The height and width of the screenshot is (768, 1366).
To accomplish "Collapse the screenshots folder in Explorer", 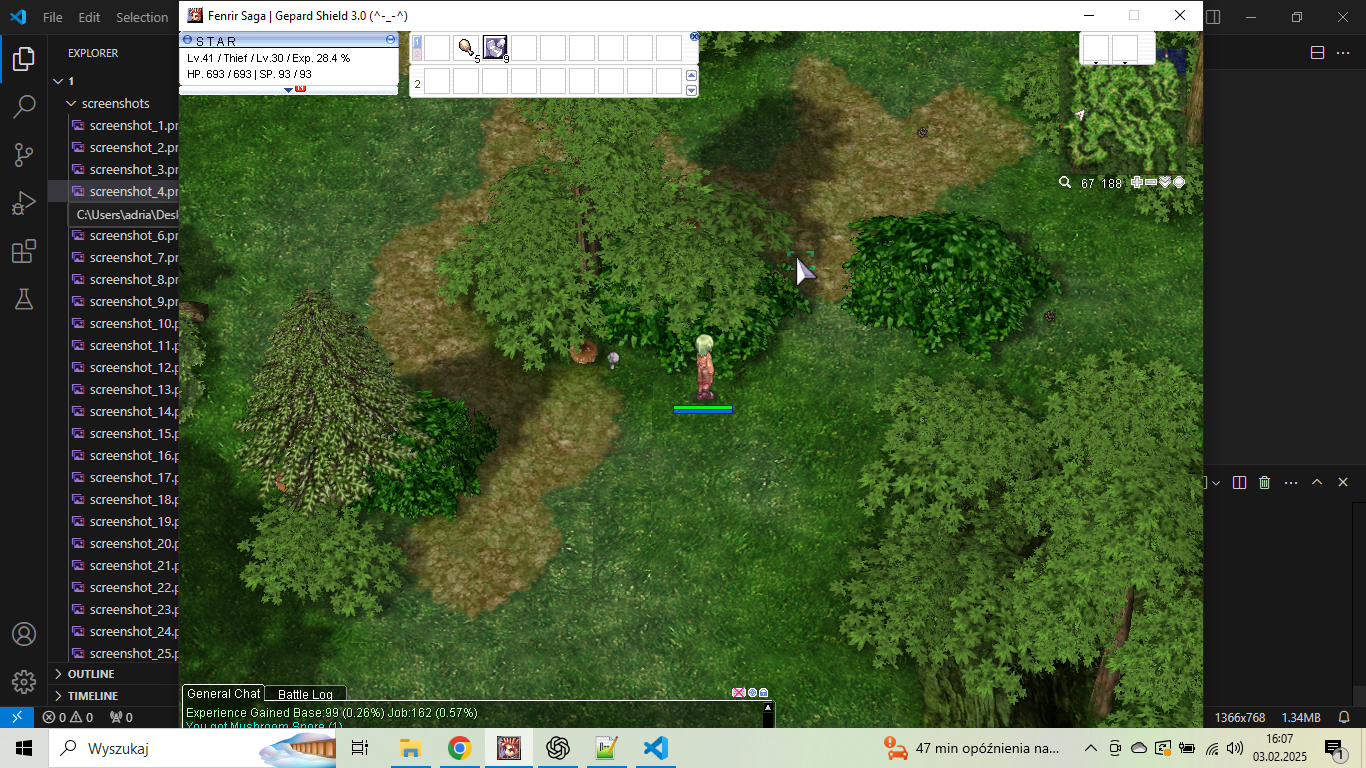I will (71, 103).
